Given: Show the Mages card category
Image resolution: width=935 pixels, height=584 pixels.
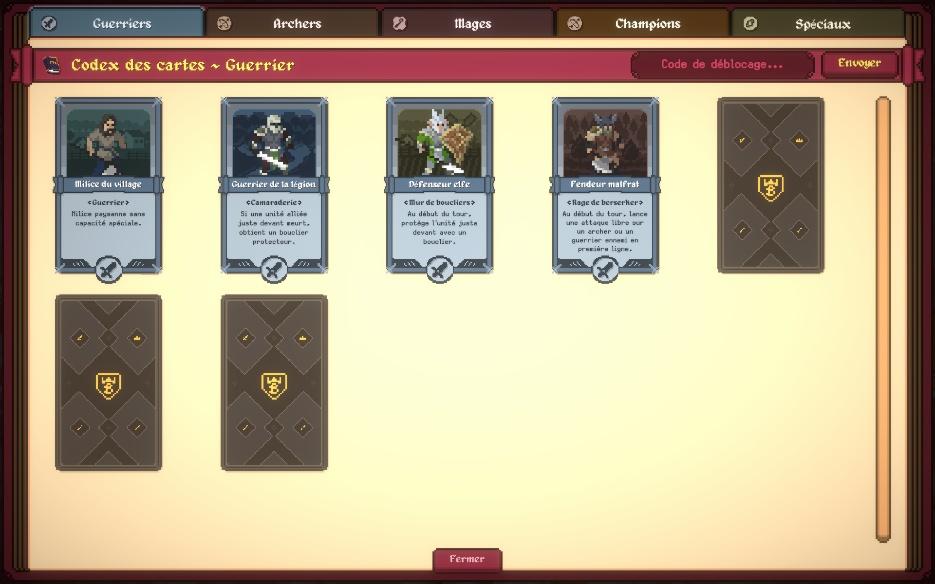Looking at the screenshot, I should 468,23.
